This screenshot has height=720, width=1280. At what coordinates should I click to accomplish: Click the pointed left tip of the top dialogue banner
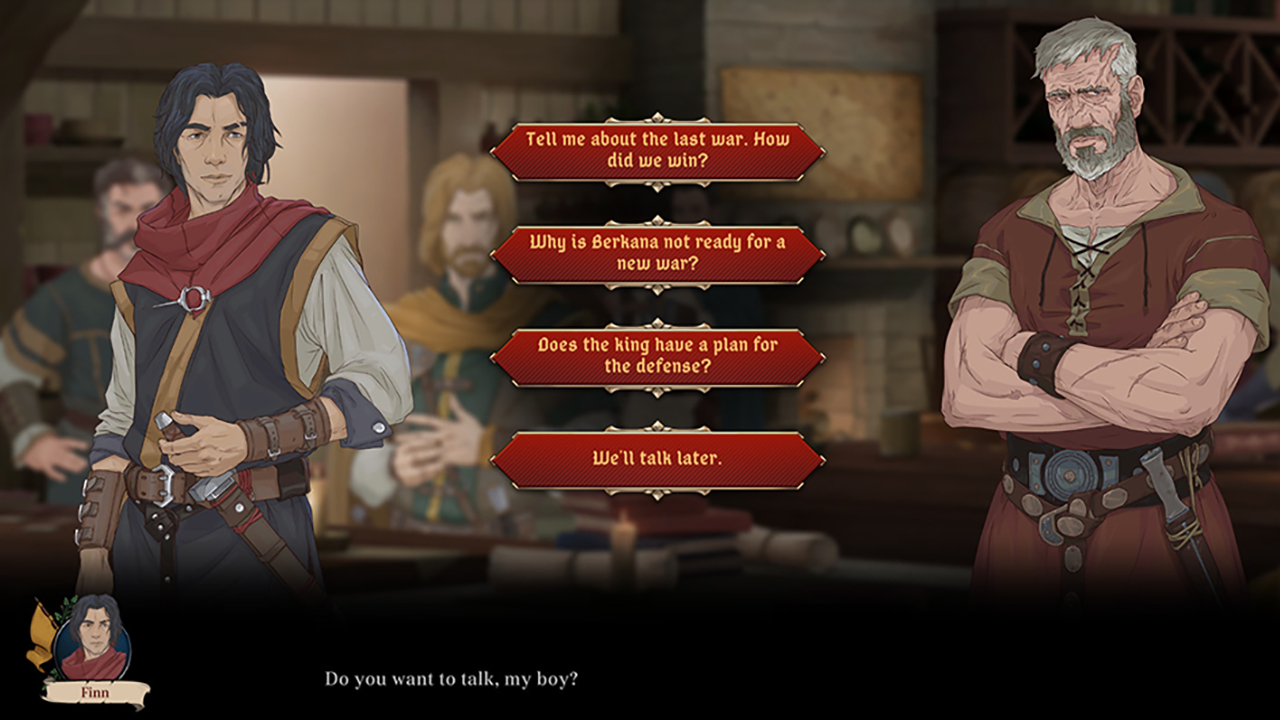[492, 150]
